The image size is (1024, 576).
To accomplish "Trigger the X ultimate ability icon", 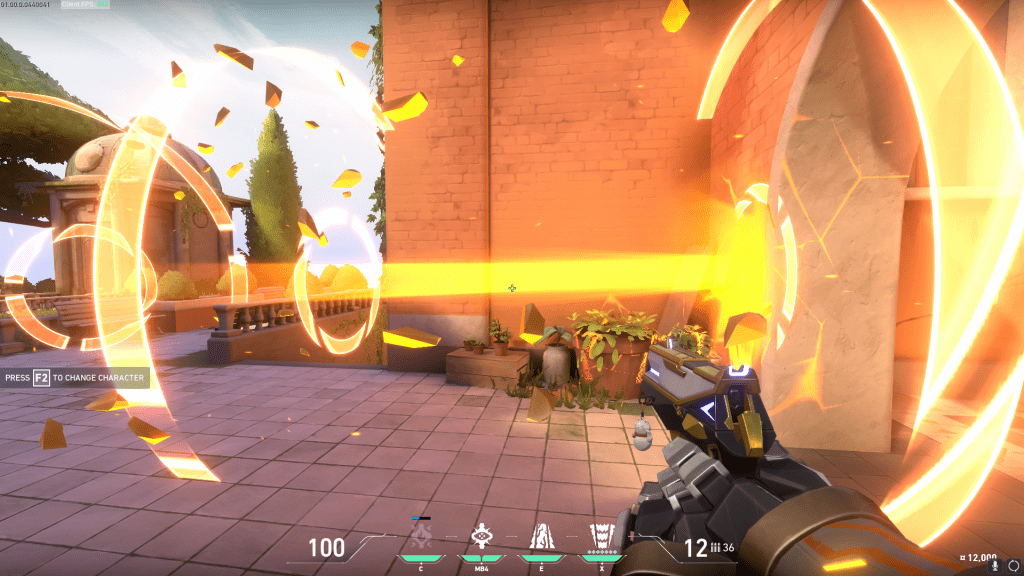I will (601, 535).
